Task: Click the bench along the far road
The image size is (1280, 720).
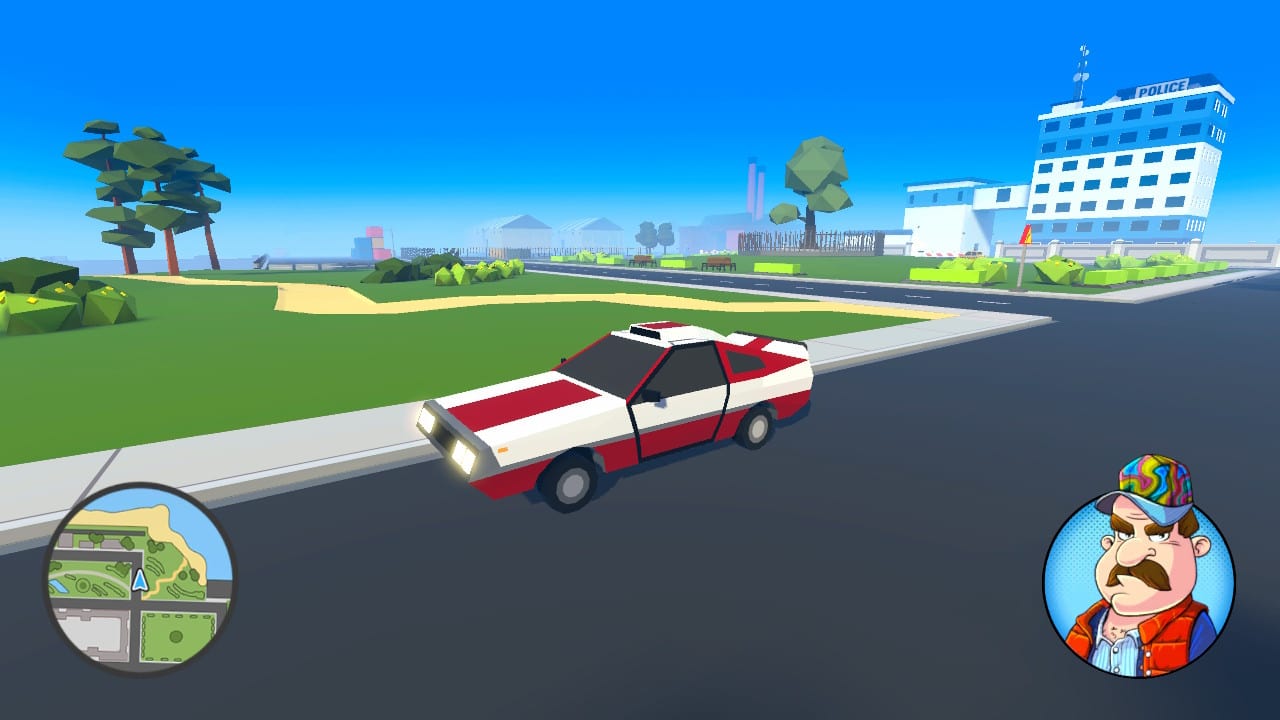Action: [719, 262]
